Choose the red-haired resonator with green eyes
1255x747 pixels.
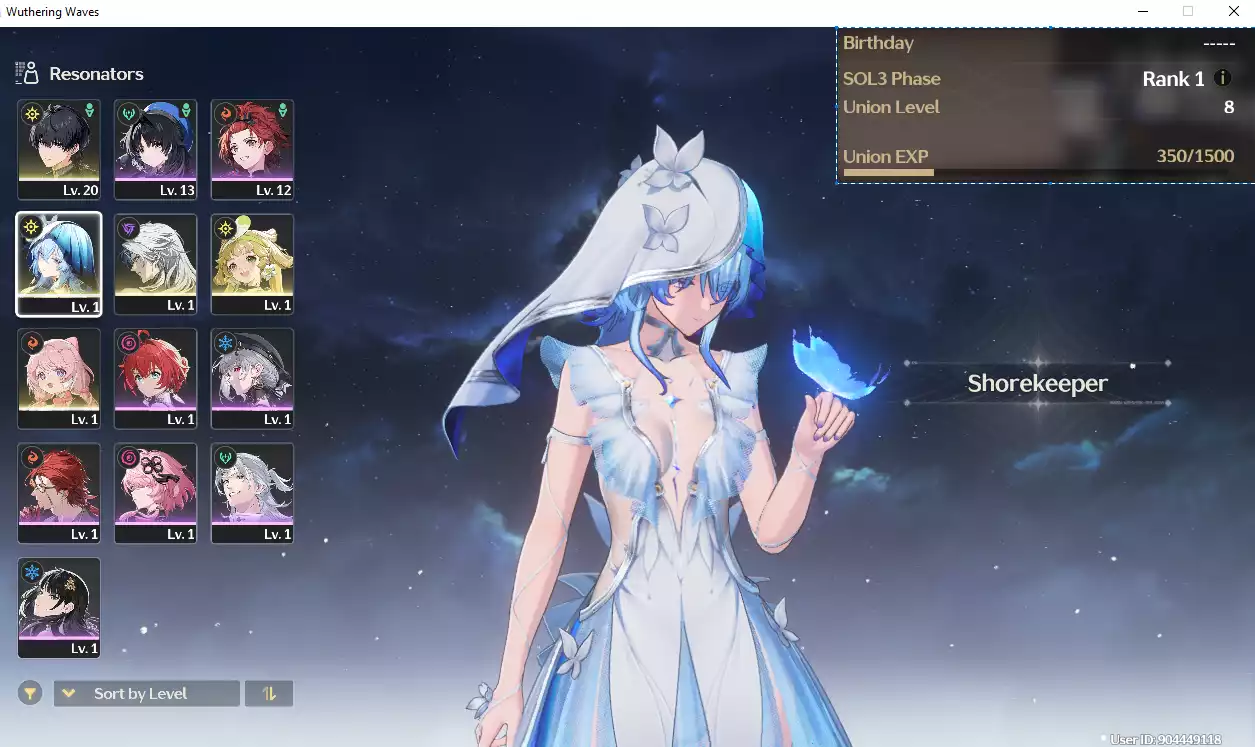[x=156, y=378]
